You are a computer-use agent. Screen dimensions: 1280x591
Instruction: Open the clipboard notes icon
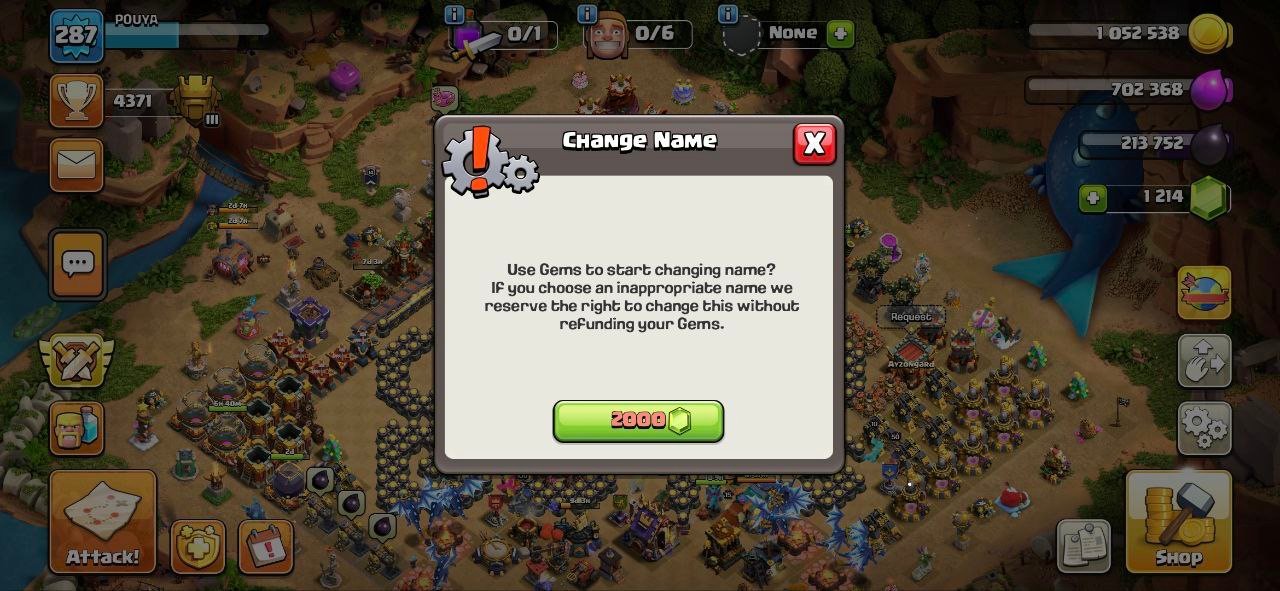coord(1083,546)
